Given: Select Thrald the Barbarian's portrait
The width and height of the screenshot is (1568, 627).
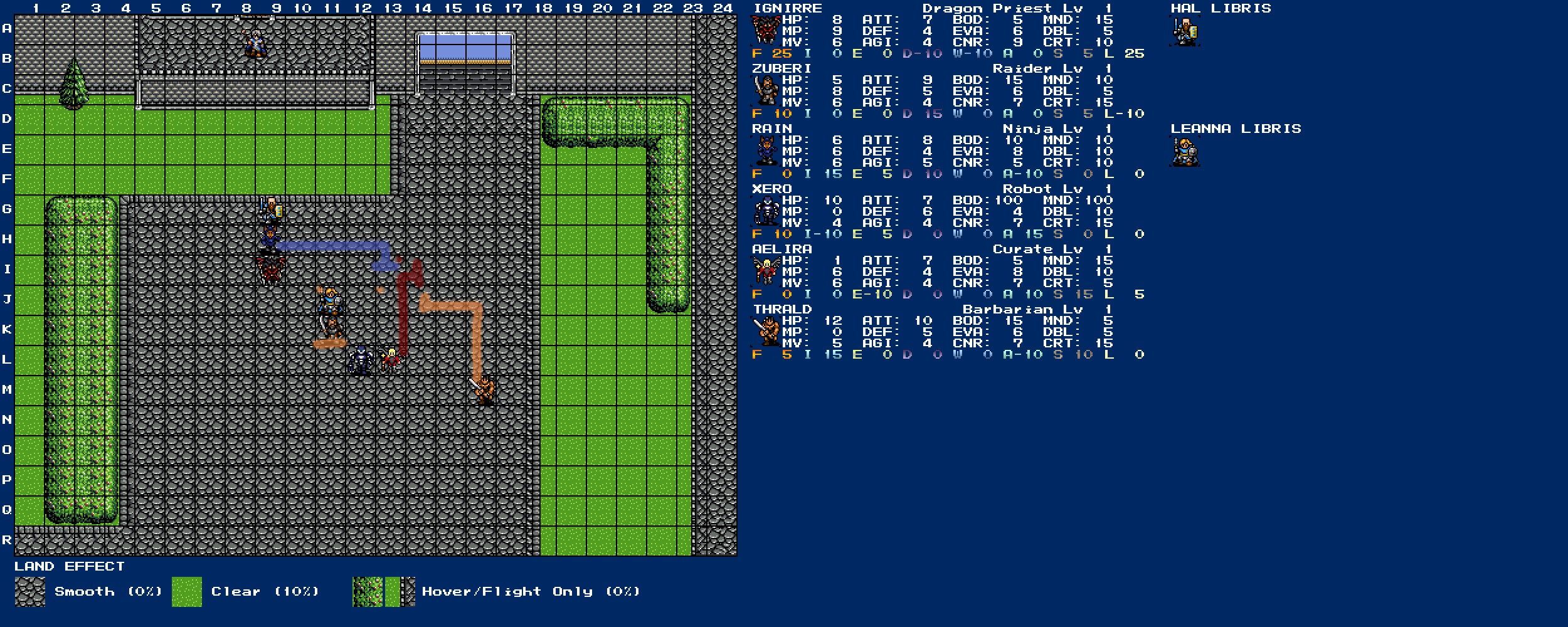Looking at the screenshot, I should [765, 332].
